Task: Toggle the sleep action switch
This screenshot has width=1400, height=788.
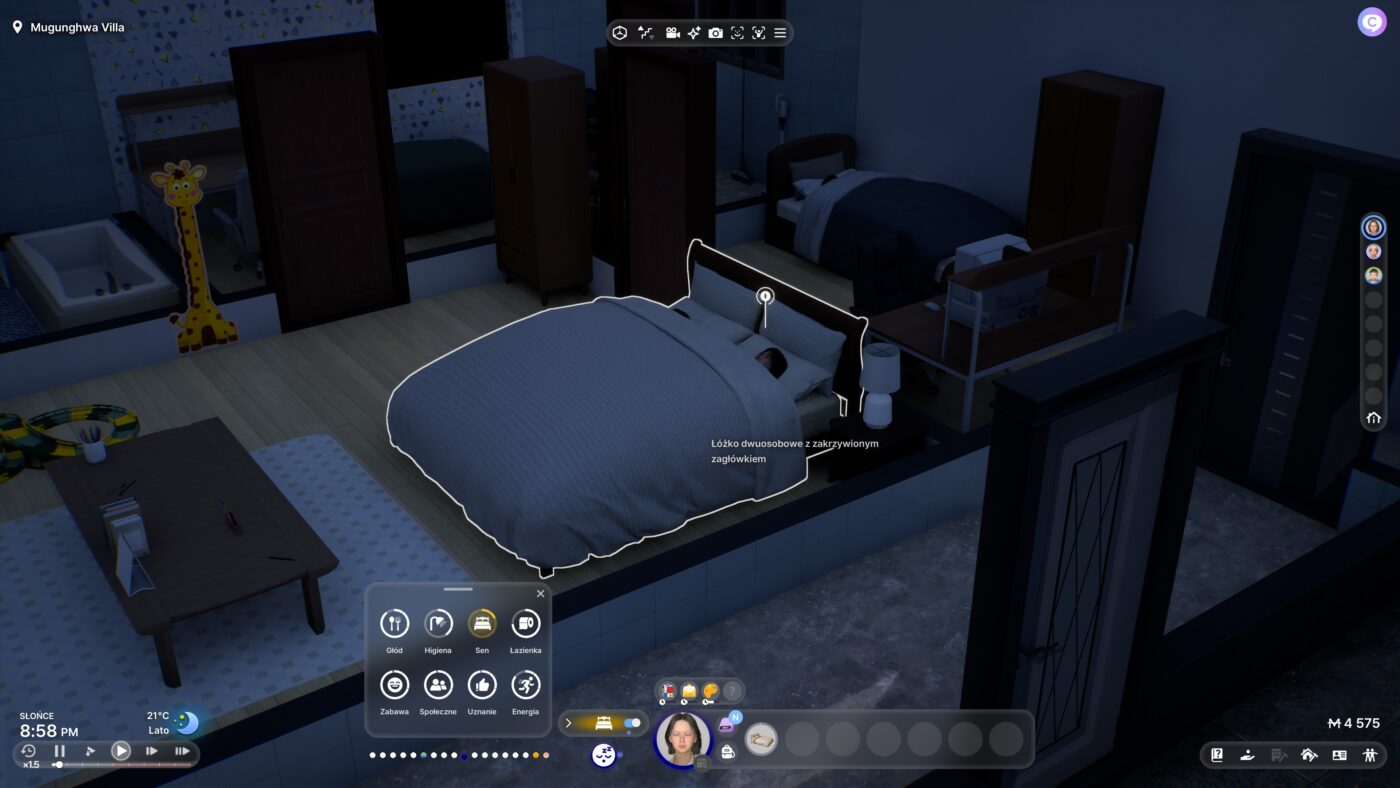Action: [x=632, y=723]
